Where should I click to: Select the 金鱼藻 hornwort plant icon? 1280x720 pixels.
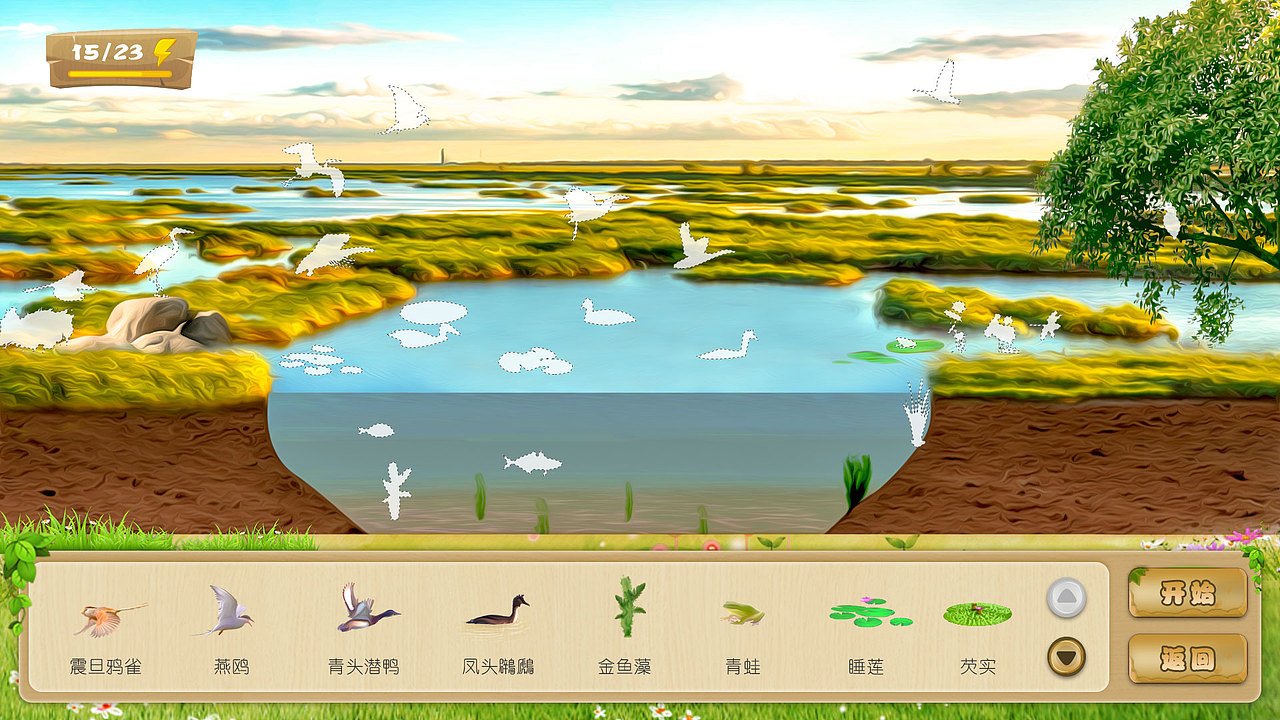point(626,612)
